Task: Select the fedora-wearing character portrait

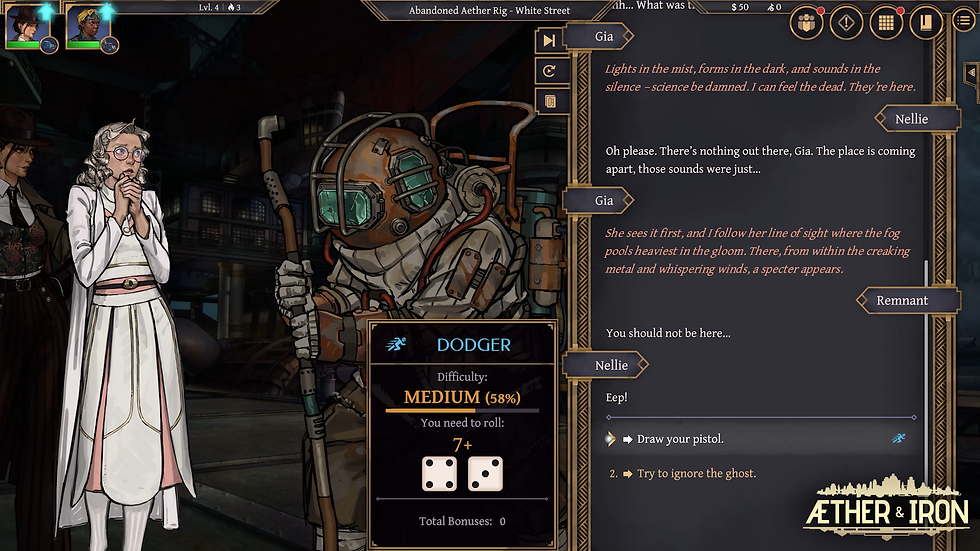Action: tap(22, 27)
